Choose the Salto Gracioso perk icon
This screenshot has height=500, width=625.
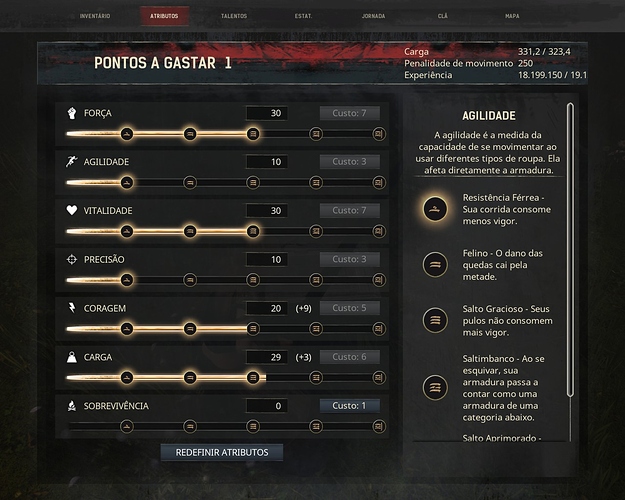pos(435,319)
